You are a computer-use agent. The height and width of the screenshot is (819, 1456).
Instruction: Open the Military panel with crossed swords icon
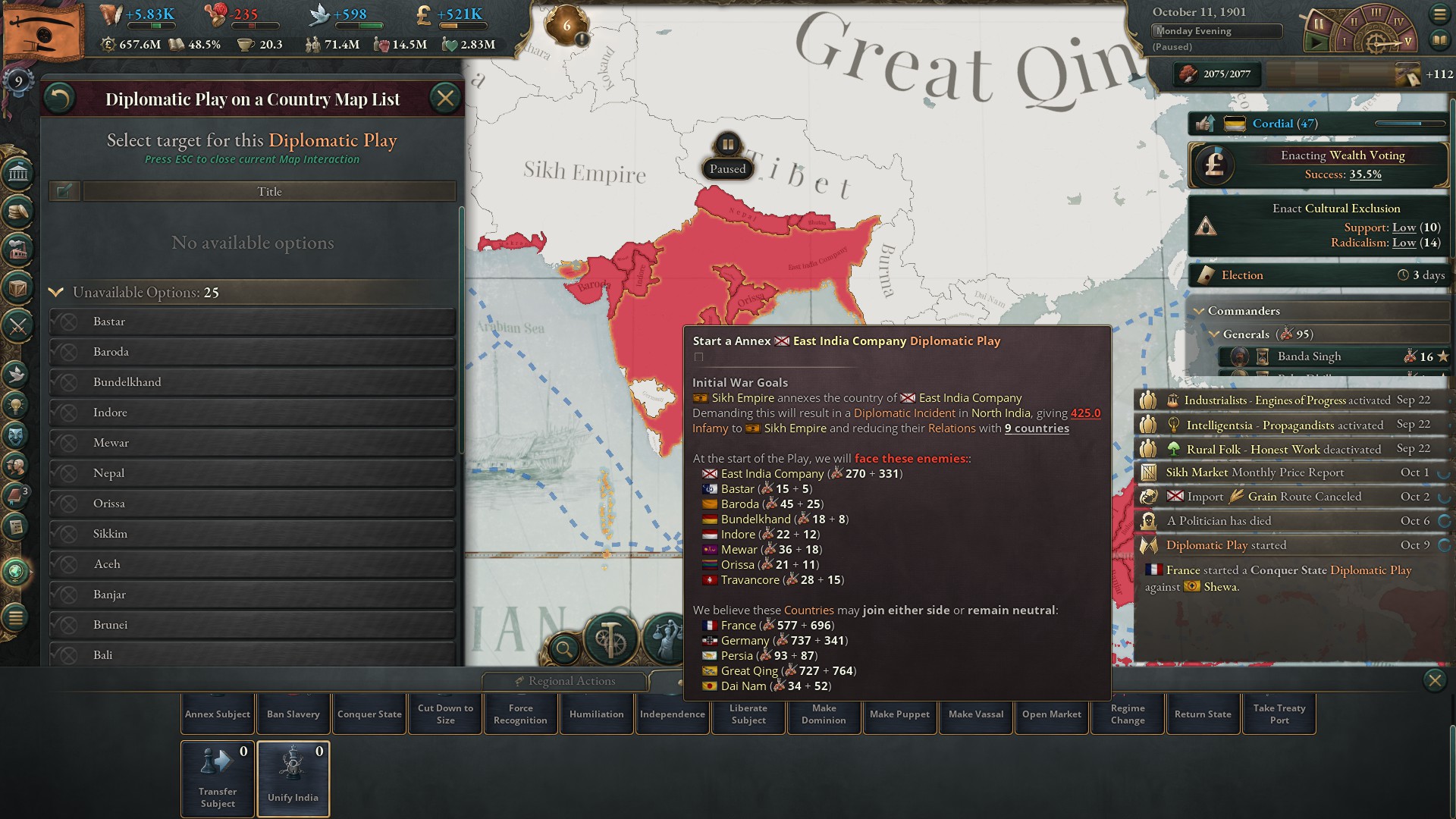pos(19,325)
